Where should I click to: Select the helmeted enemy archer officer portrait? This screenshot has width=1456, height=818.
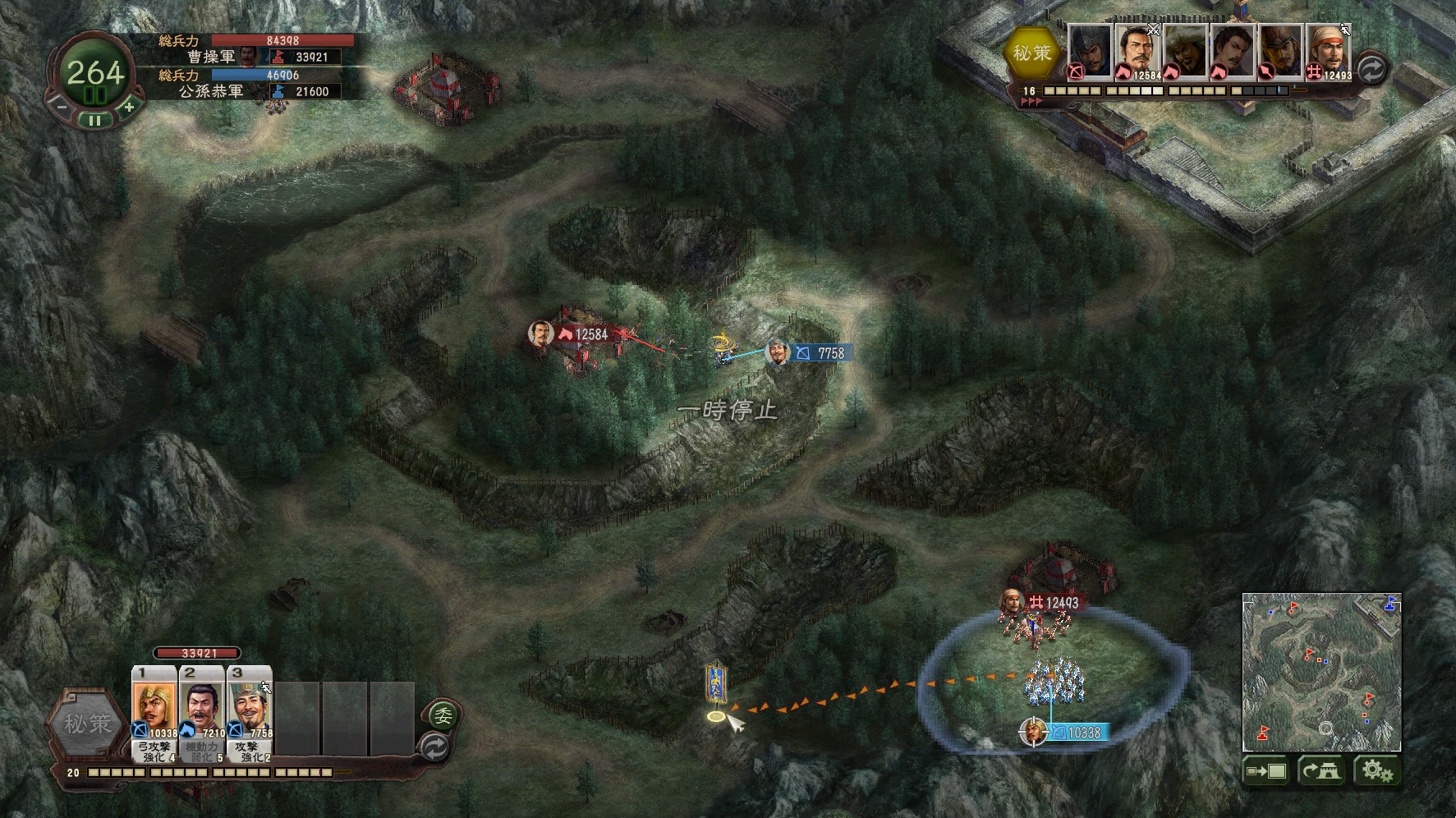coord(1090,52)
